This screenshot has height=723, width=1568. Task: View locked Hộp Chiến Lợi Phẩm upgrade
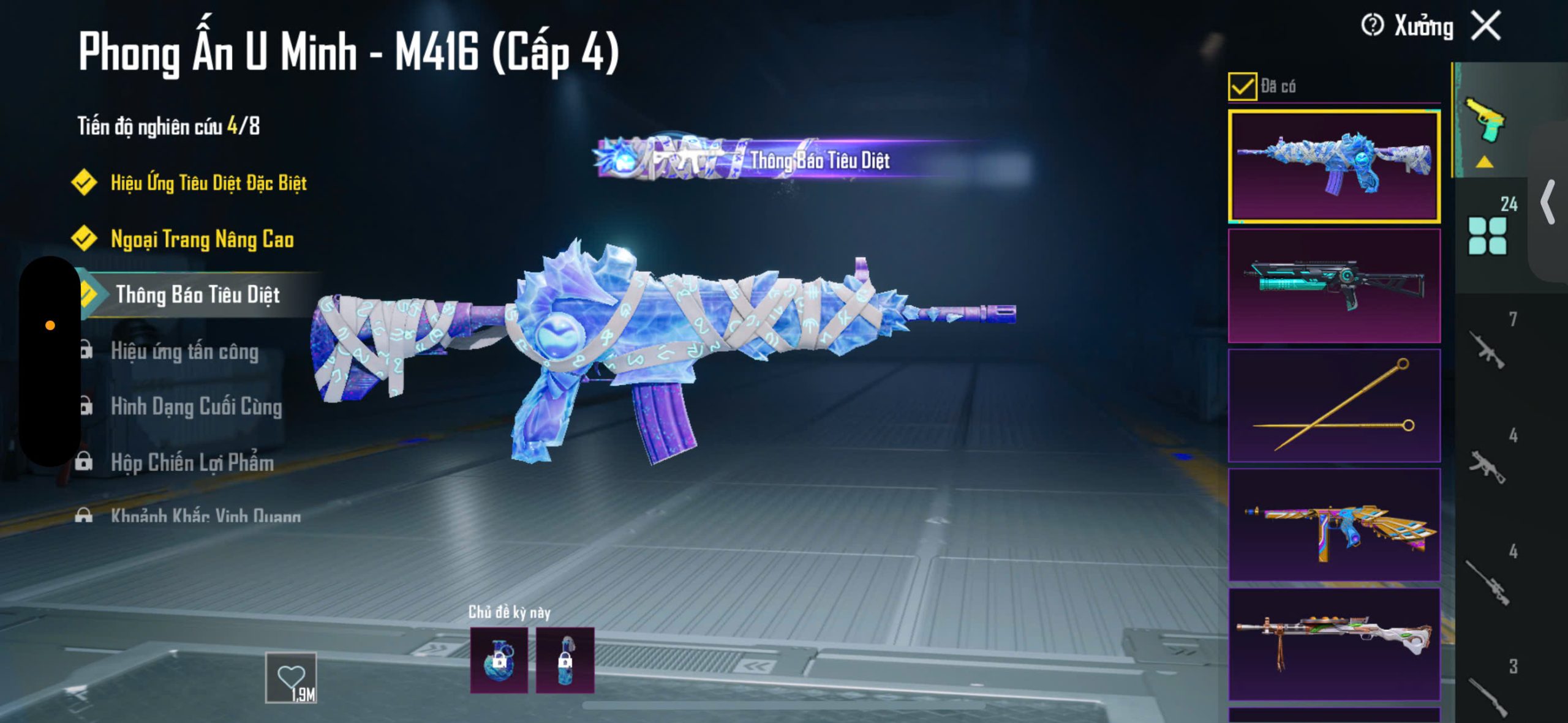[x=192, y=463]
